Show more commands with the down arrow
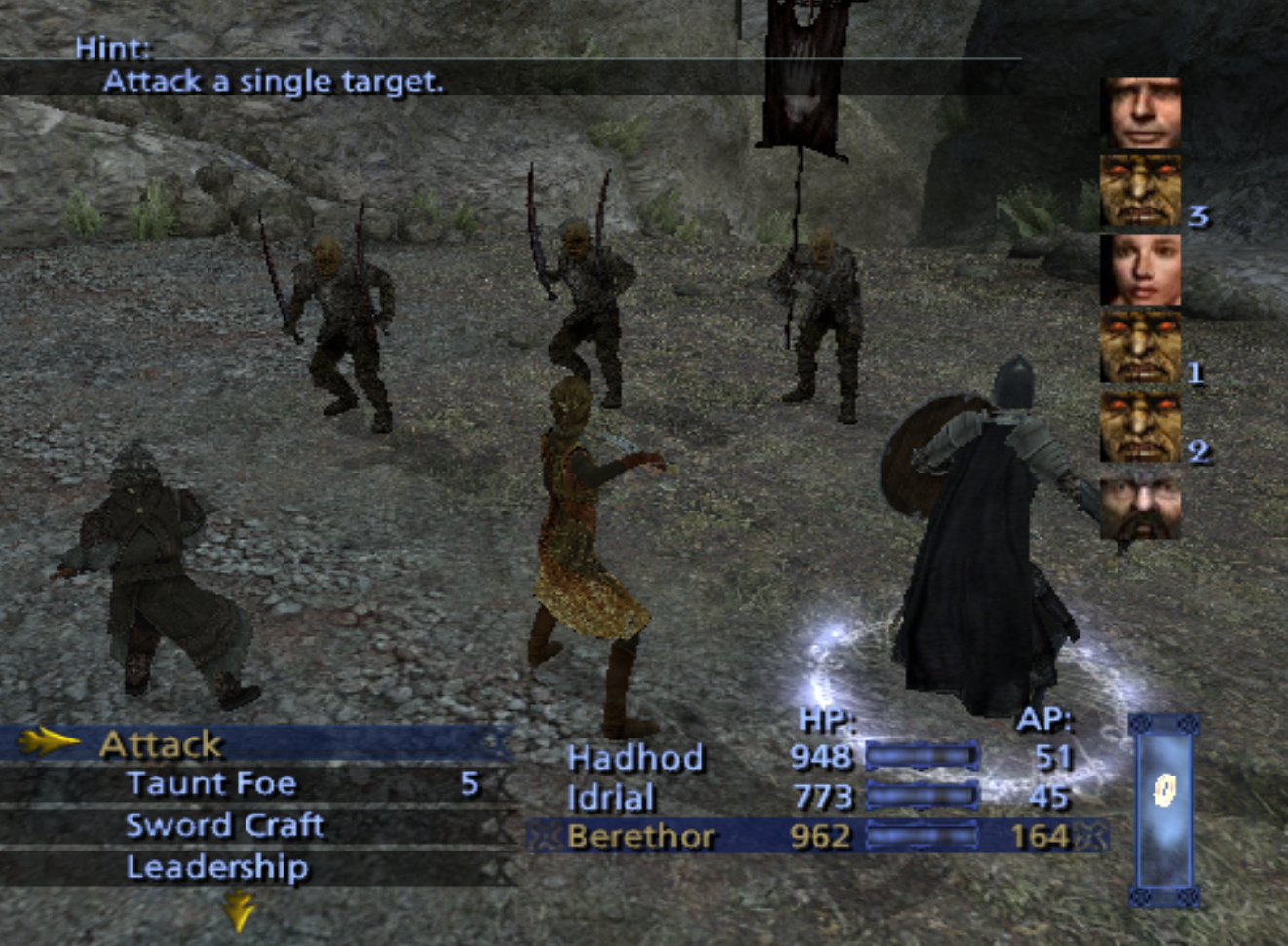Image resolution: width=1288 pixels, height=946 pixels. (x=239, y=912)
